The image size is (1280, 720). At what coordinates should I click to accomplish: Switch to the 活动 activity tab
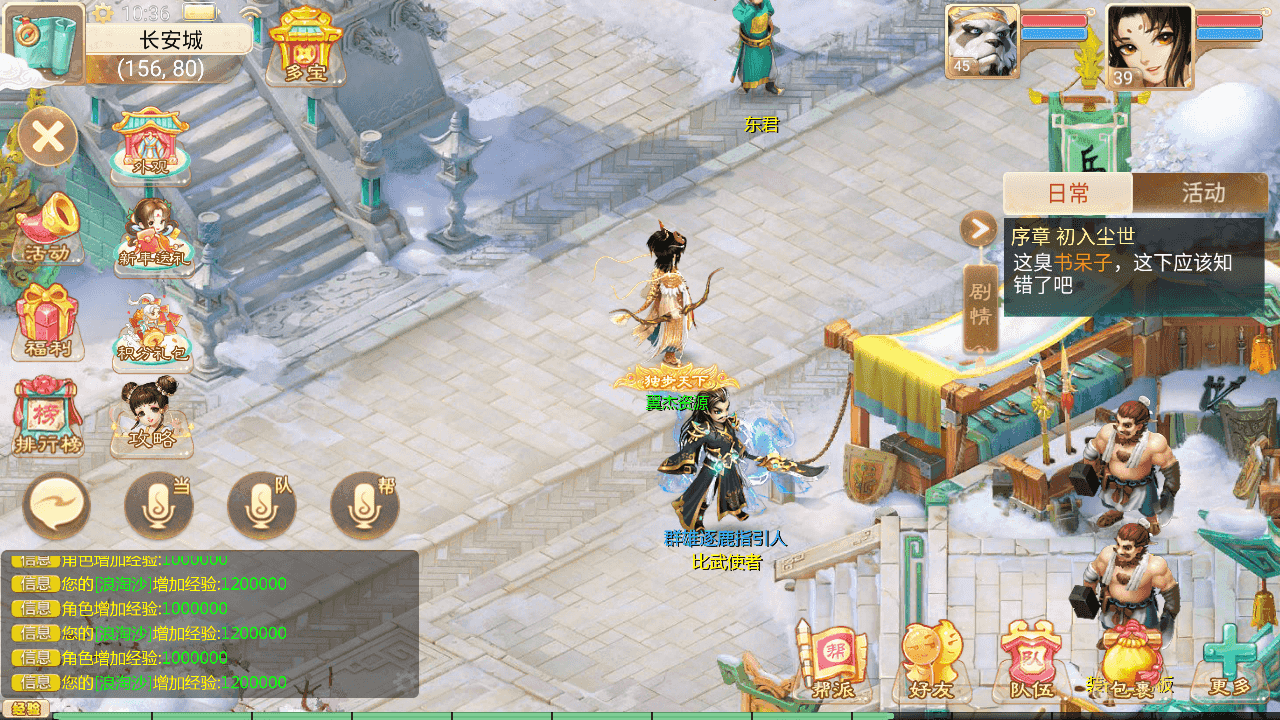click(1201, 193)
